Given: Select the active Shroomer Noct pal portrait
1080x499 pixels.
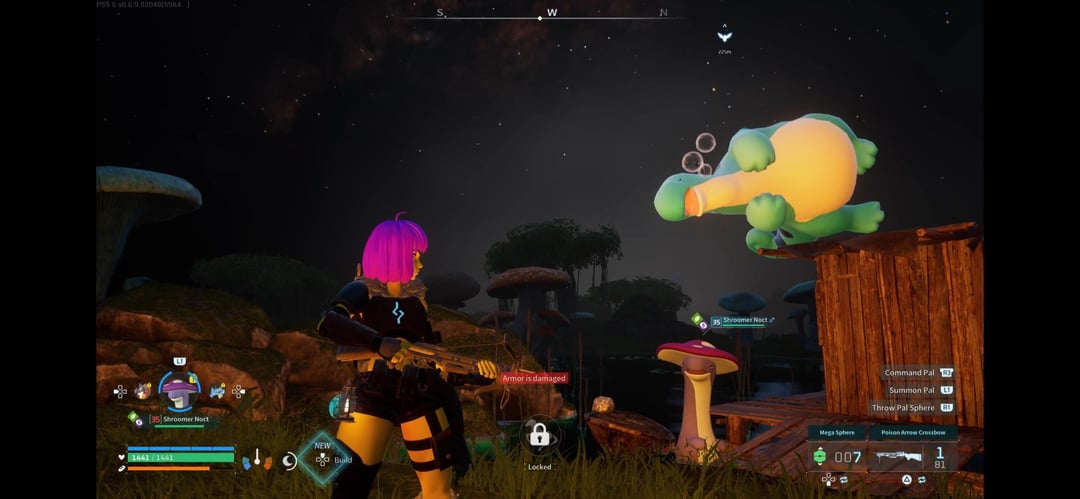Looking at the screenshot, I should (180, 391).
